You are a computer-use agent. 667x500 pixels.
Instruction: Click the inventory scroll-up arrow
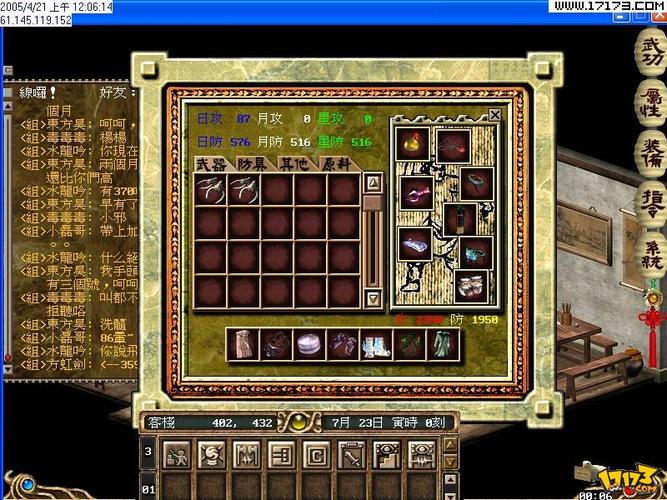click(x=372, y=183)
